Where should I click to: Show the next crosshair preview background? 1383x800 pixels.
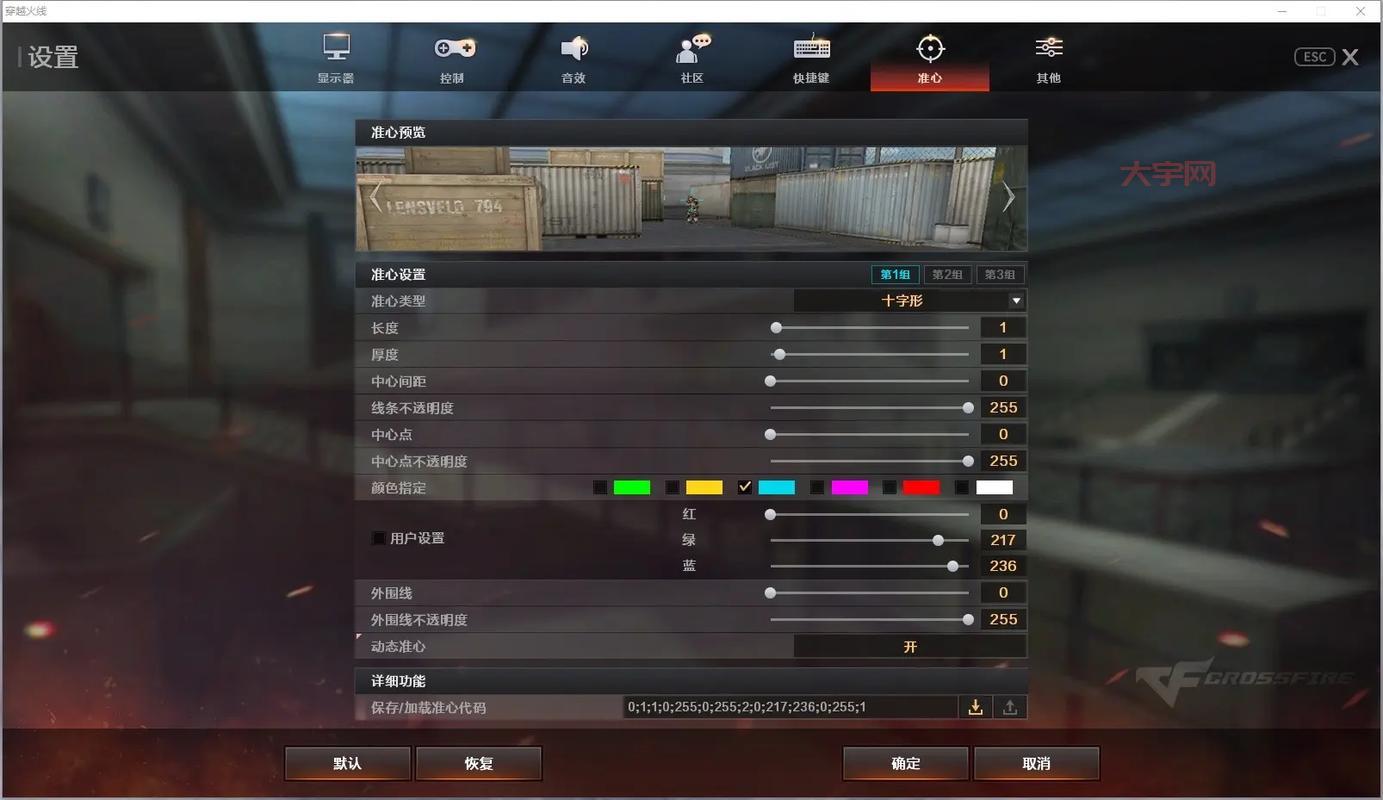[1008, 197]
